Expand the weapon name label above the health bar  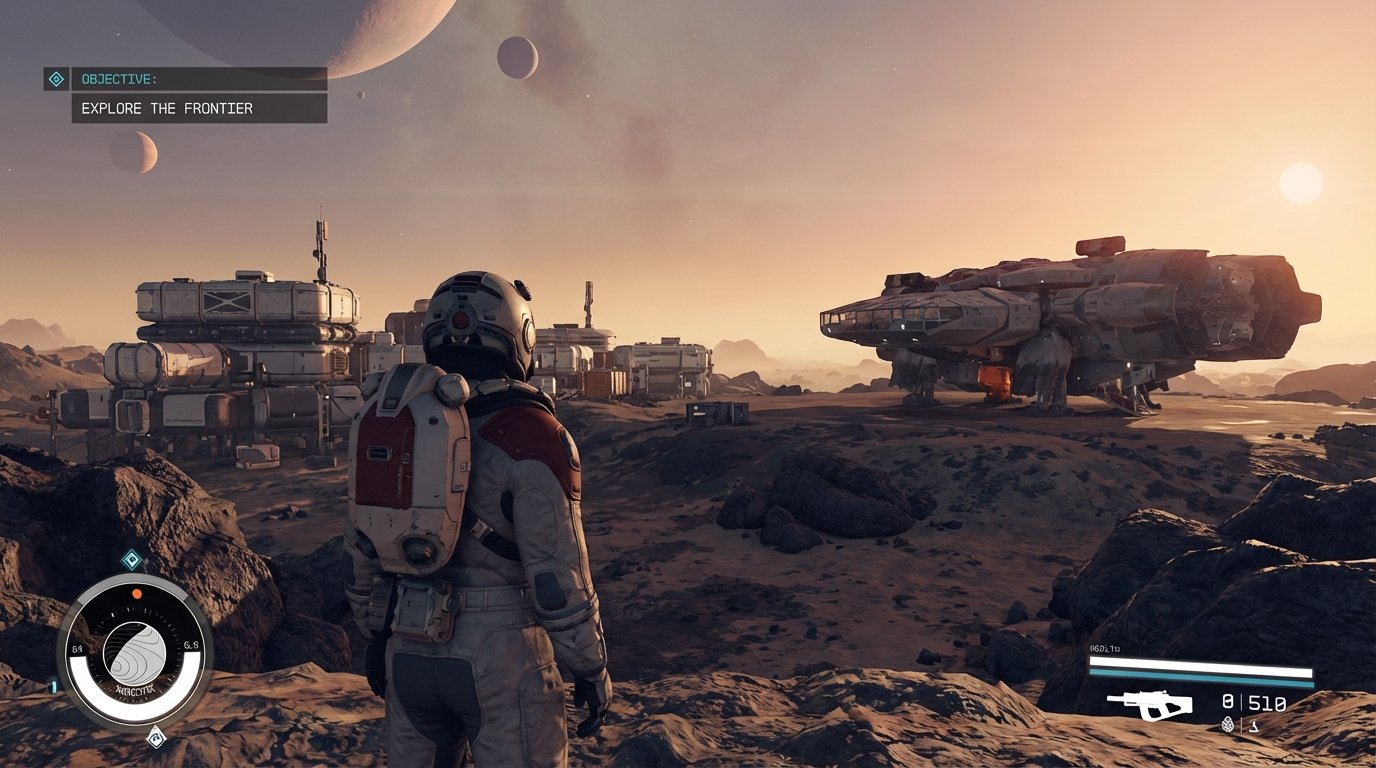pyautogui.click(x=1104, y=648)
